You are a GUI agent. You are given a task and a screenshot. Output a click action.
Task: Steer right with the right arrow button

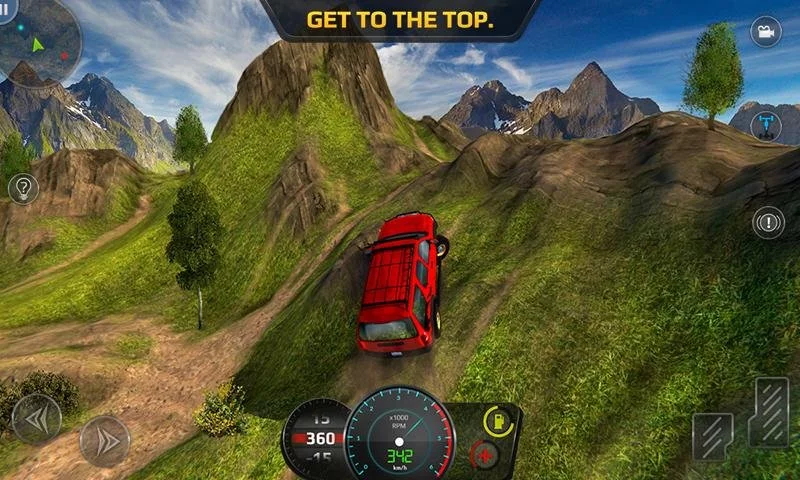(x=104, y=440)
